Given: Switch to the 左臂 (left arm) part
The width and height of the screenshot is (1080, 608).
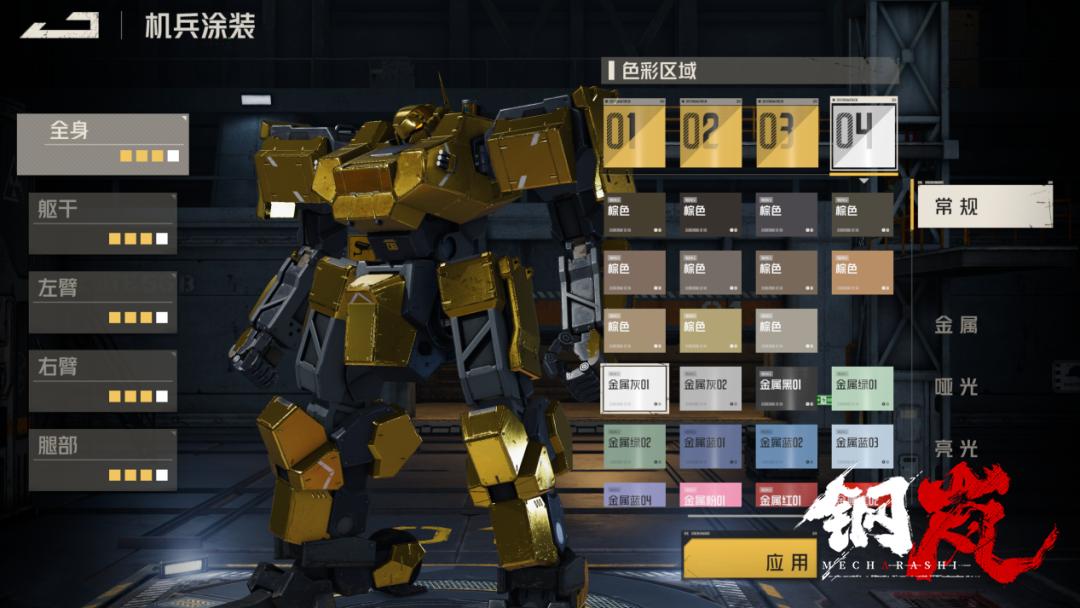Looking at the screenshot, I should [102, 301].
